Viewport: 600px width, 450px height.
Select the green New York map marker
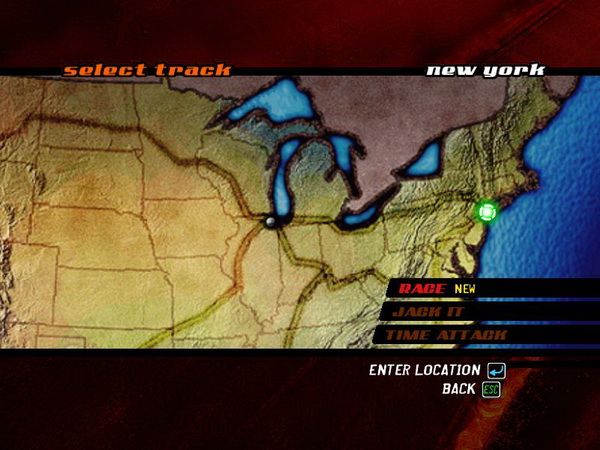487,212
